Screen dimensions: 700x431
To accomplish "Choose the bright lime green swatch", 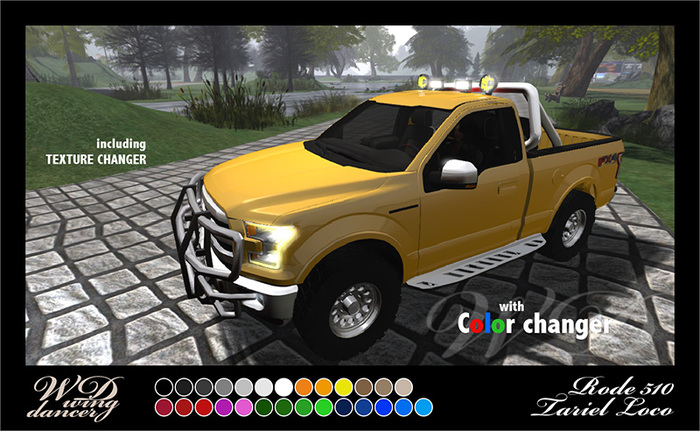I will tap(323, 407).
